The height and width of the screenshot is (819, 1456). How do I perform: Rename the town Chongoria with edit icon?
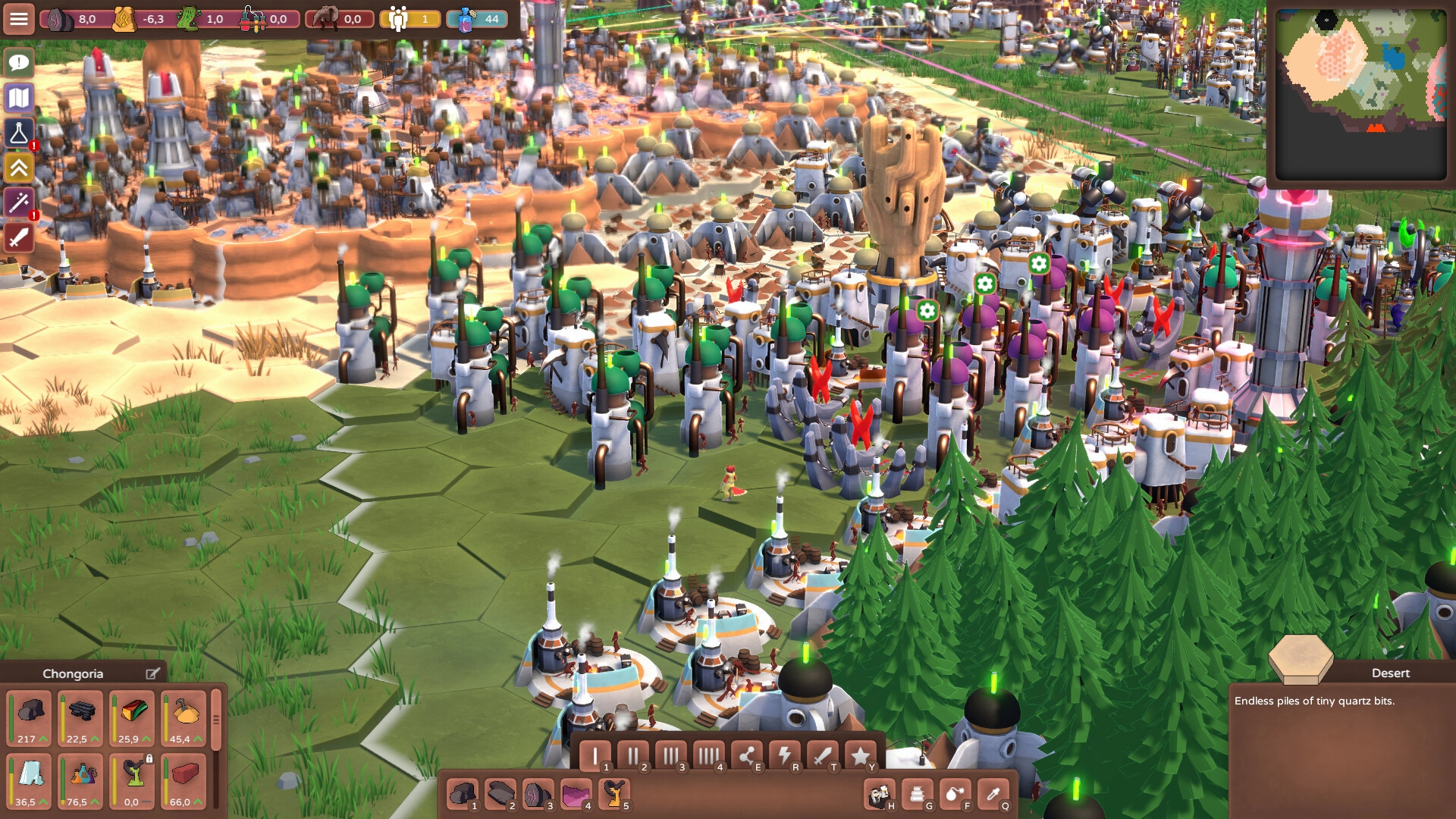[x=152, y=673]
